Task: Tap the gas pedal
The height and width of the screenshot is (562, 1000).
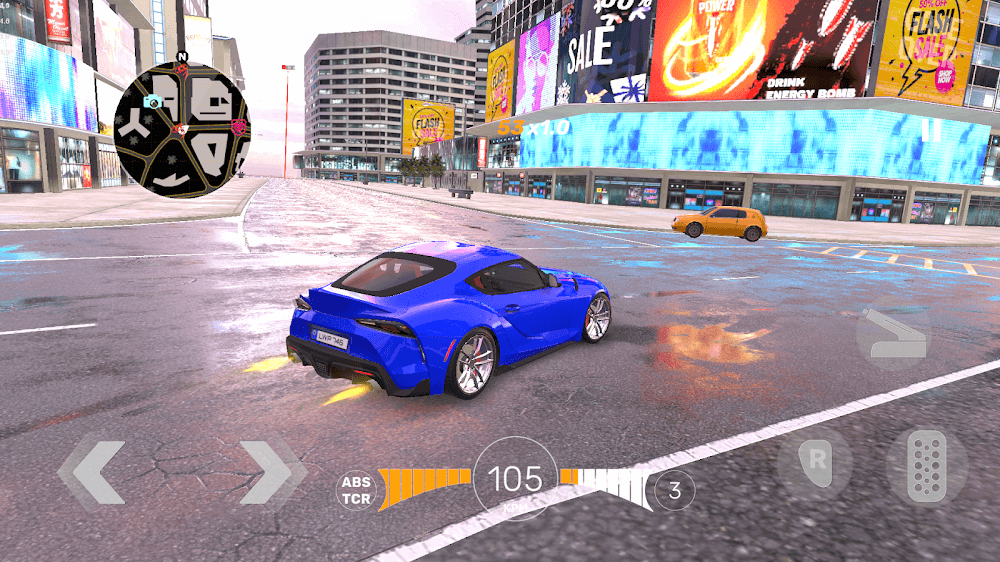Action: pyautogui.click(x=926, y=465)
